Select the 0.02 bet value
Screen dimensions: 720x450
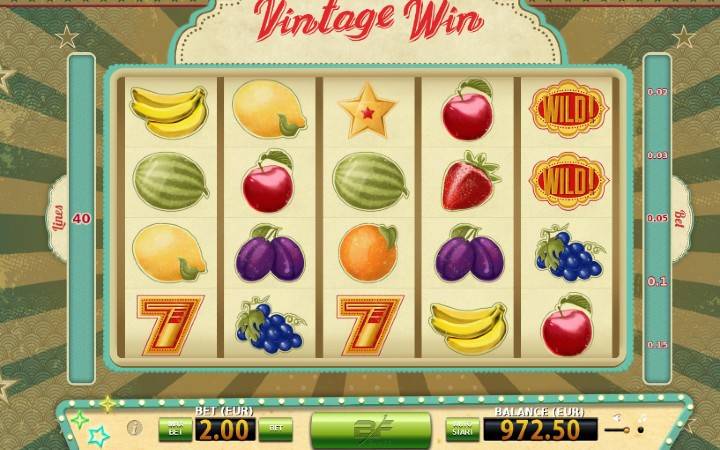pos(657,92)
